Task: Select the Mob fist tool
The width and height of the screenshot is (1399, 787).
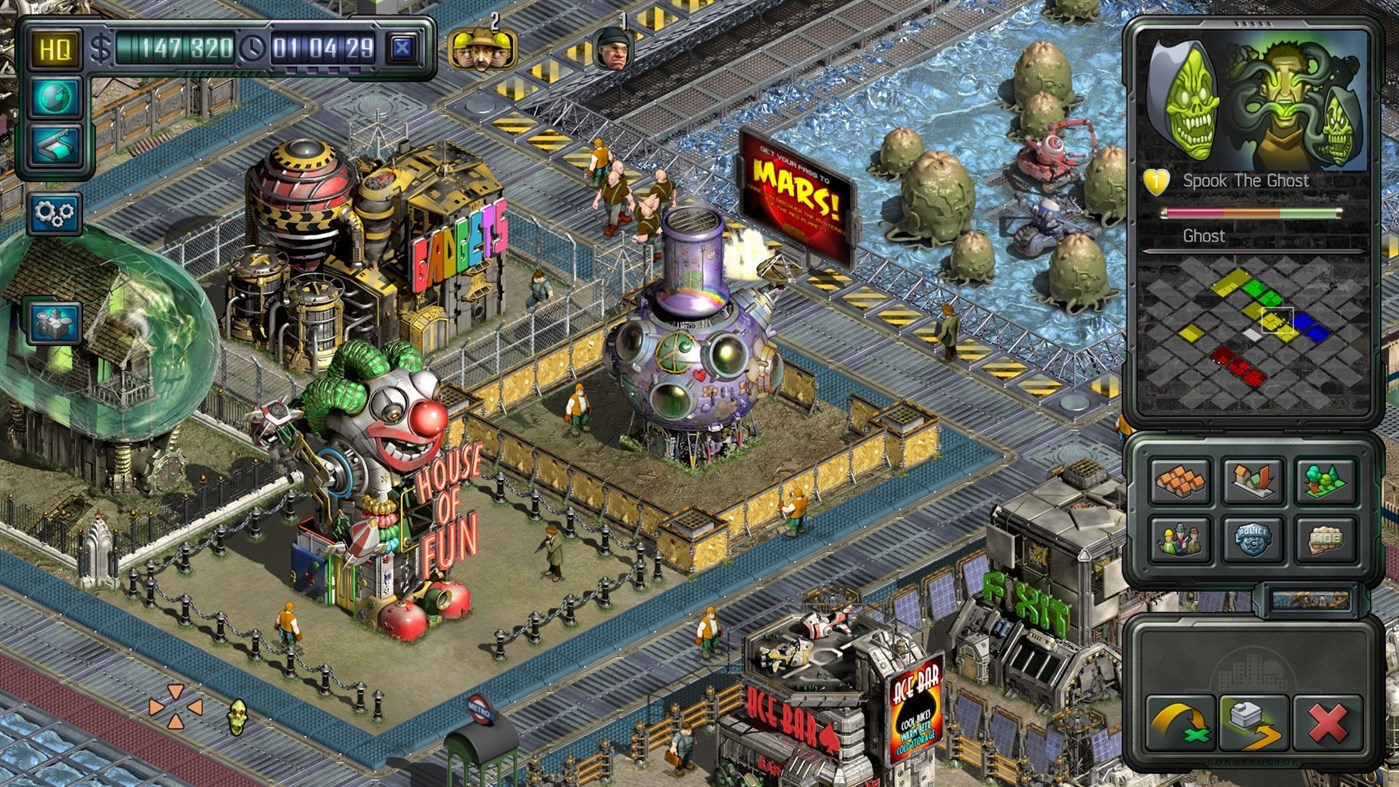Action: coord(1325,540)
